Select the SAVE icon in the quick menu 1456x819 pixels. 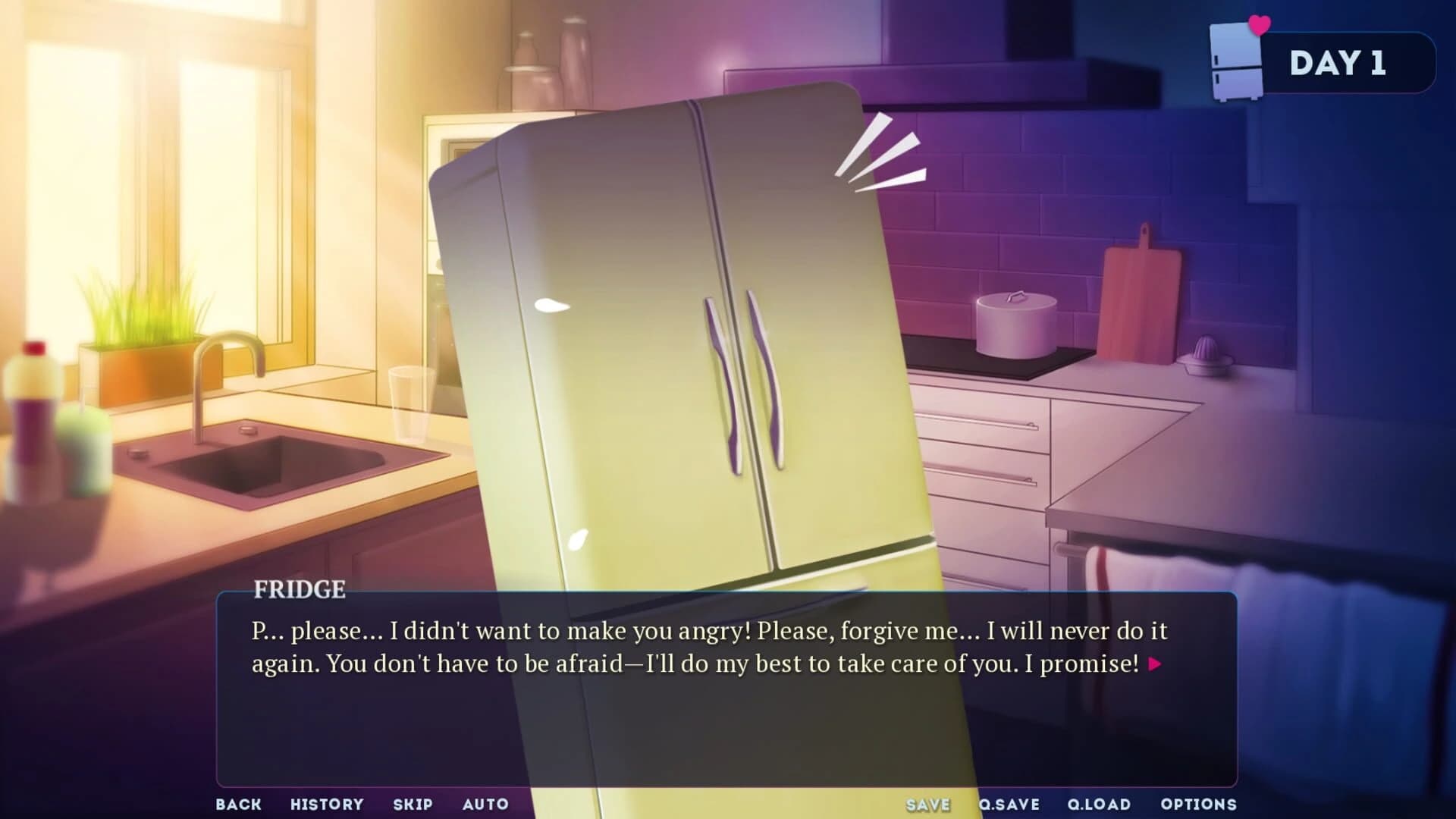[927, 804]
